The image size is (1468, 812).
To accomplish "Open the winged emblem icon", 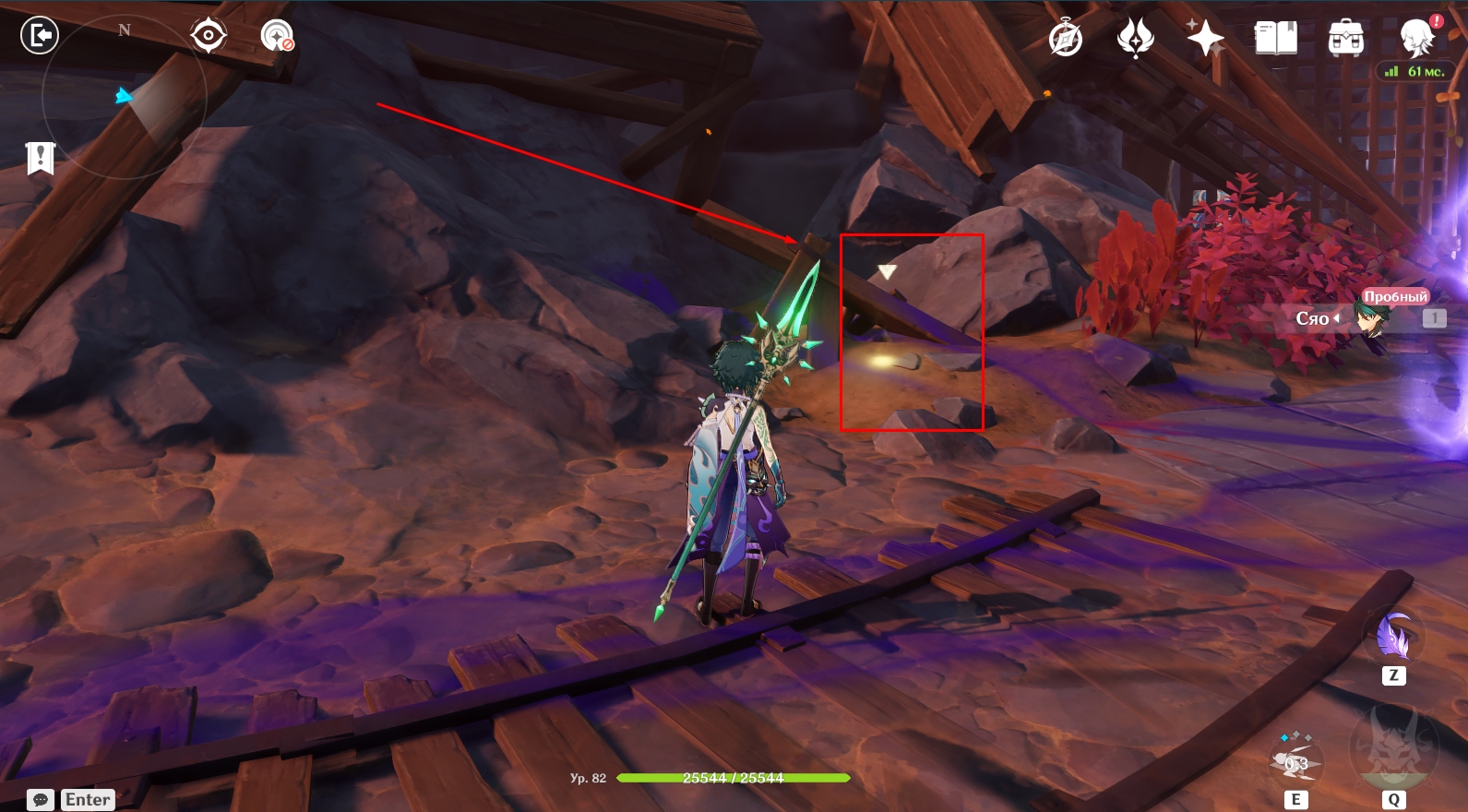I will [1136, 39].
